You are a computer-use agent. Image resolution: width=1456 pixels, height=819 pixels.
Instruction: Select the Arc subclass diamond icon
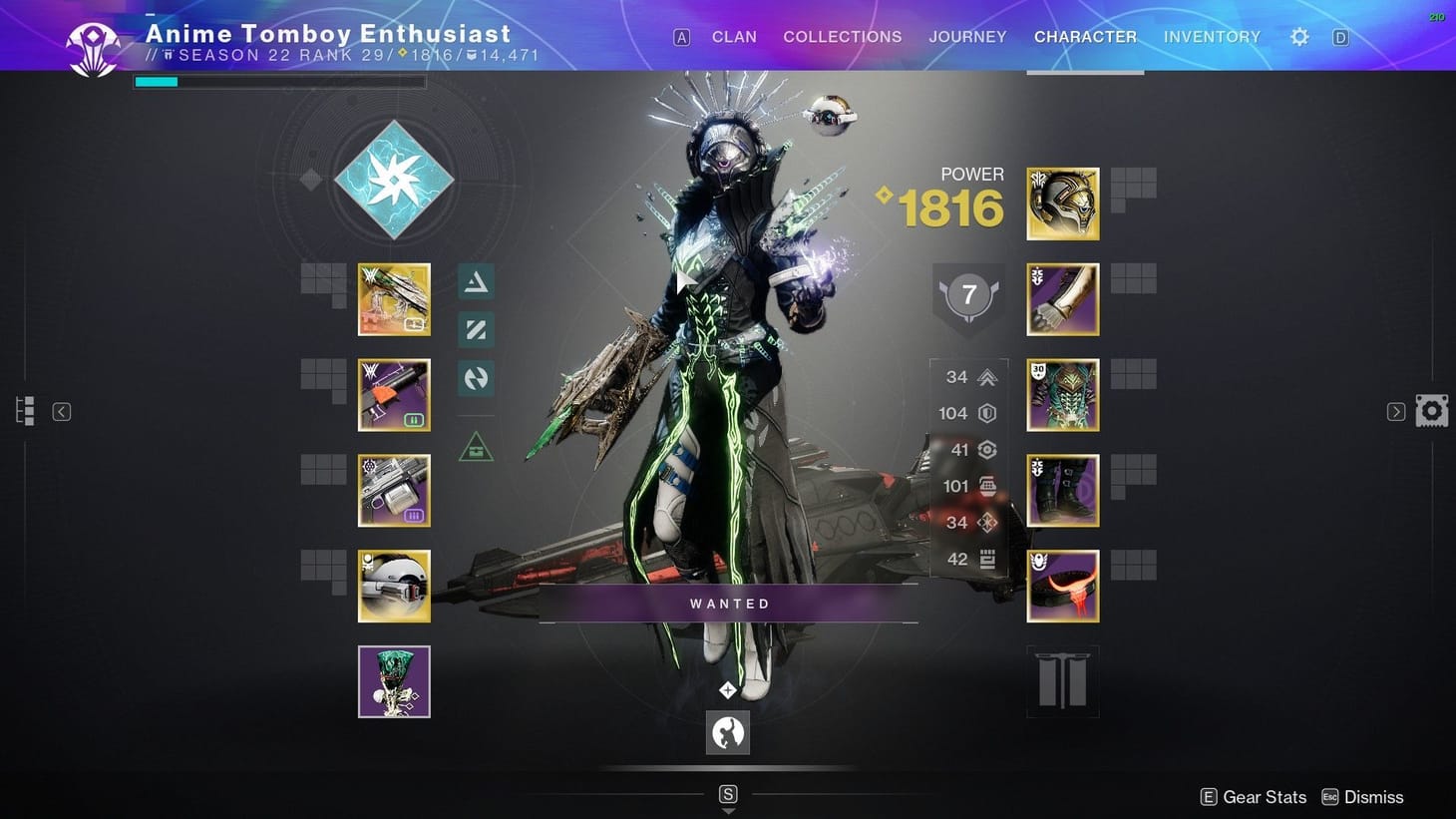pyautogui.click(x=395, y=180)
